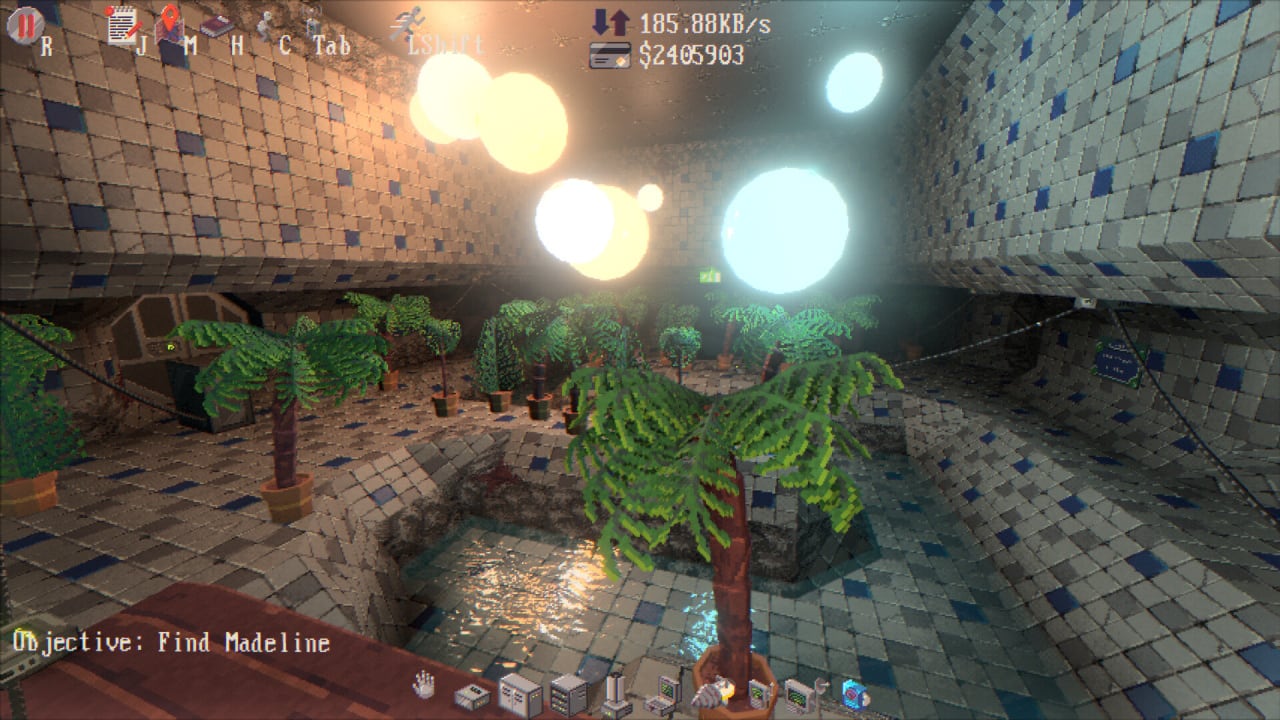The height and width of the screenshot is (720, 1280).
Task: Select the handheld scanner with antenna
Action: (x=758, y=692)
